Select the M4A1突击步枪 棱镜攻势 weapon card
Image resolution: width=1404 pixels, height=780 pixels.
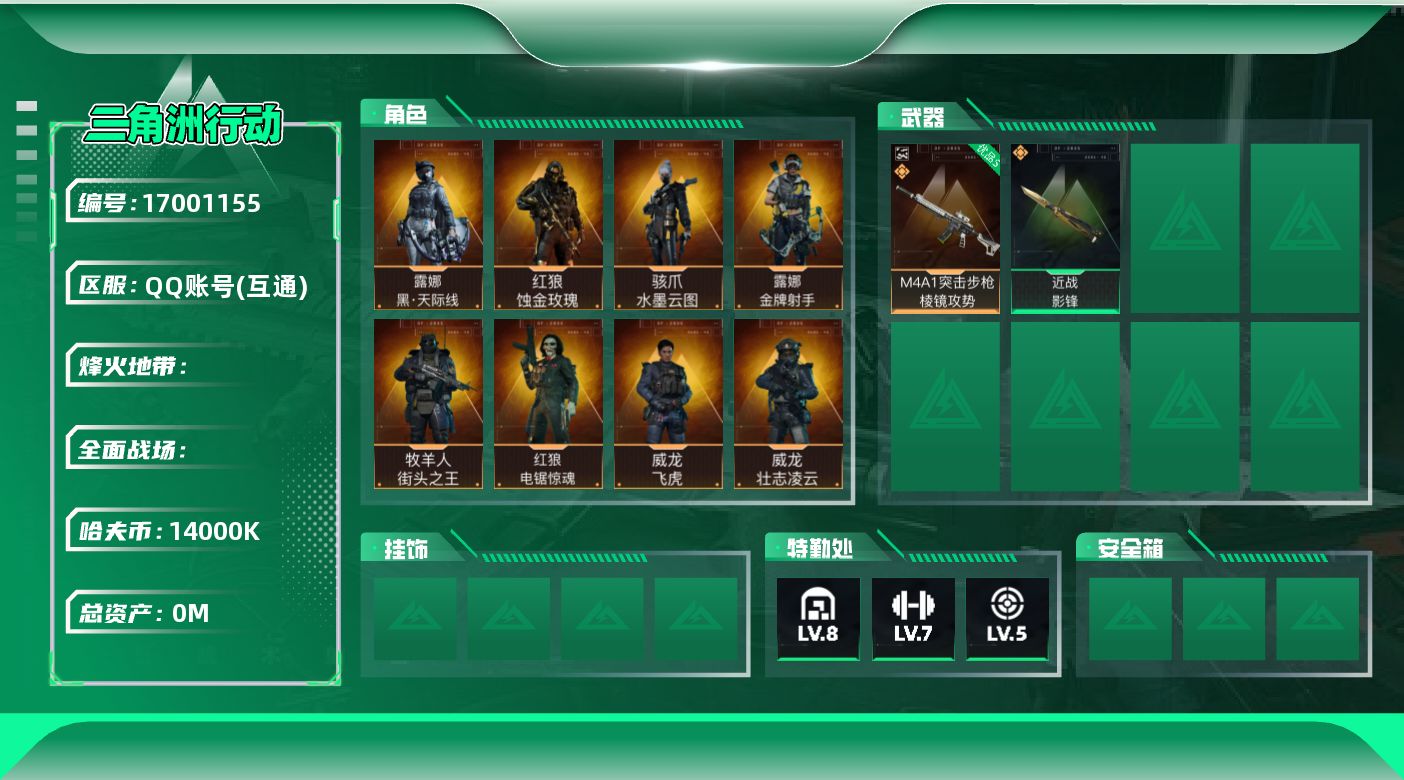[x=945, y=228]
